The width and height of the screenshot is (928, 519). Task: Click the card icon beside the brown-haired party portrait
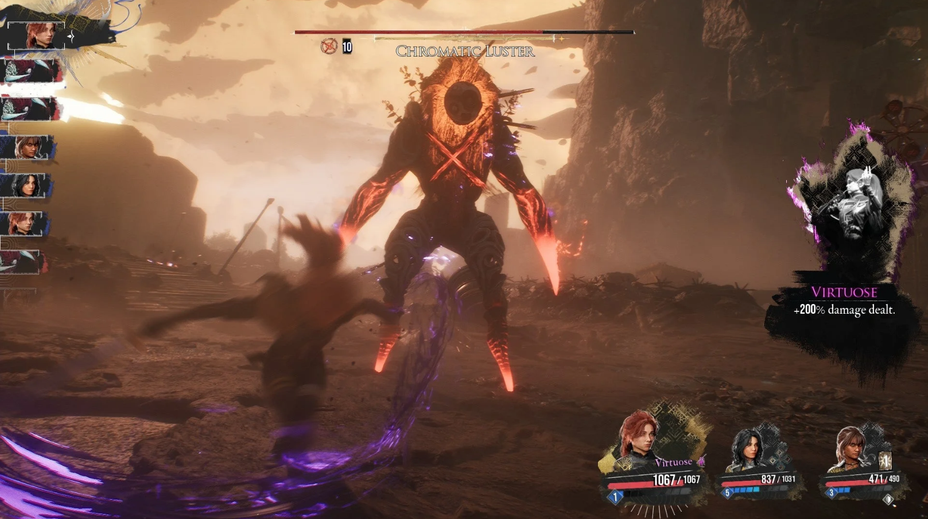(884, 457)
